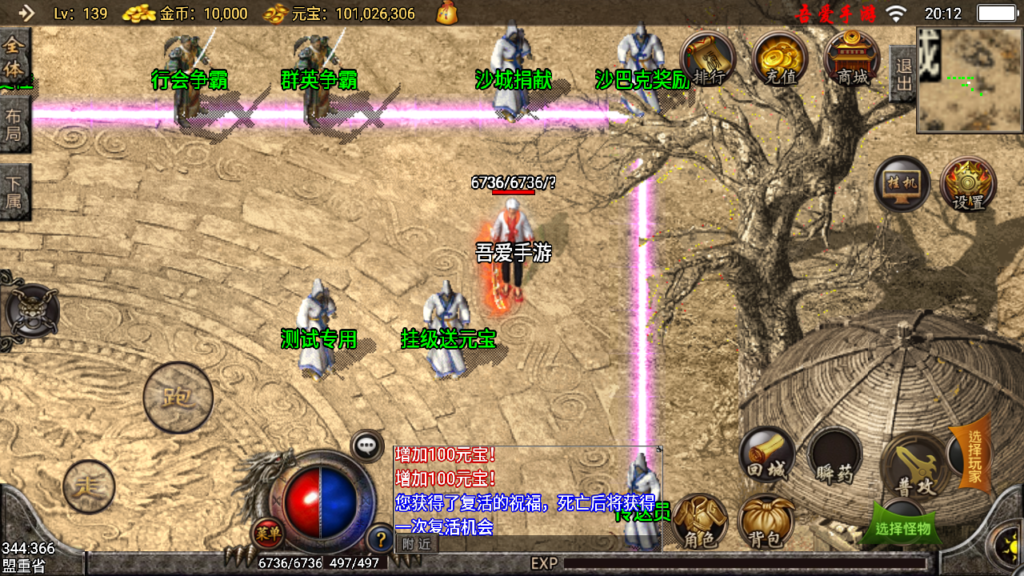Open the 设置 settings icon

[x=968, y=184]
